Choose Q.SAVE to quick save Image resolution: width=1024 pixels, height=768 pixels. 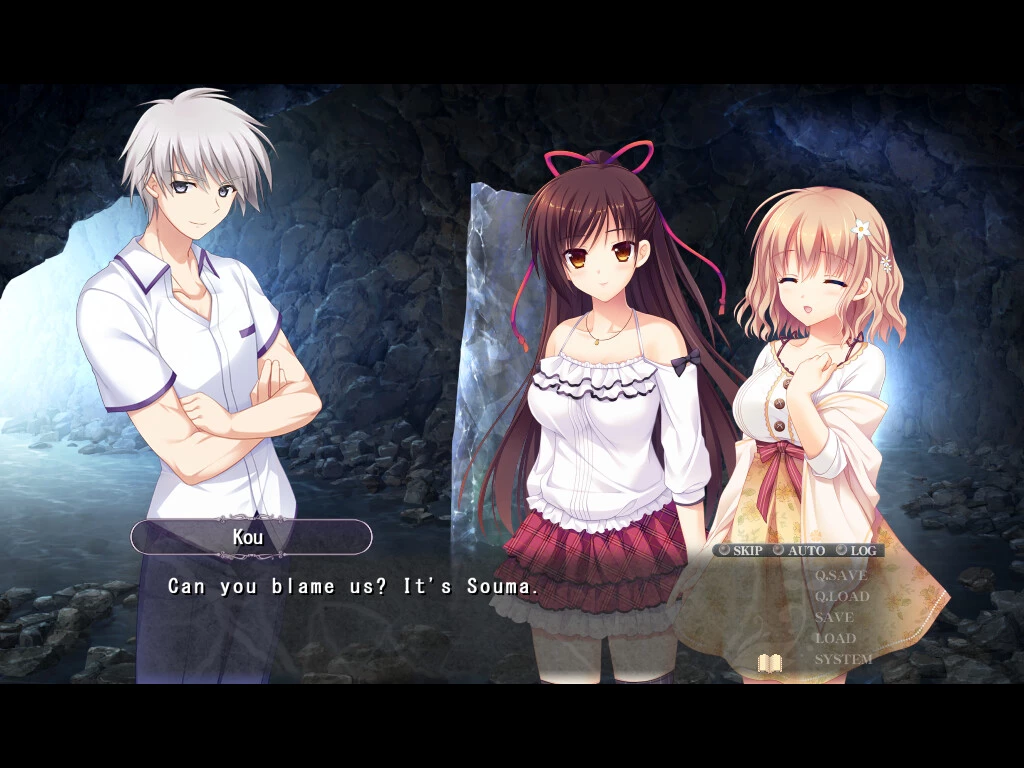(x=840, y=575)
